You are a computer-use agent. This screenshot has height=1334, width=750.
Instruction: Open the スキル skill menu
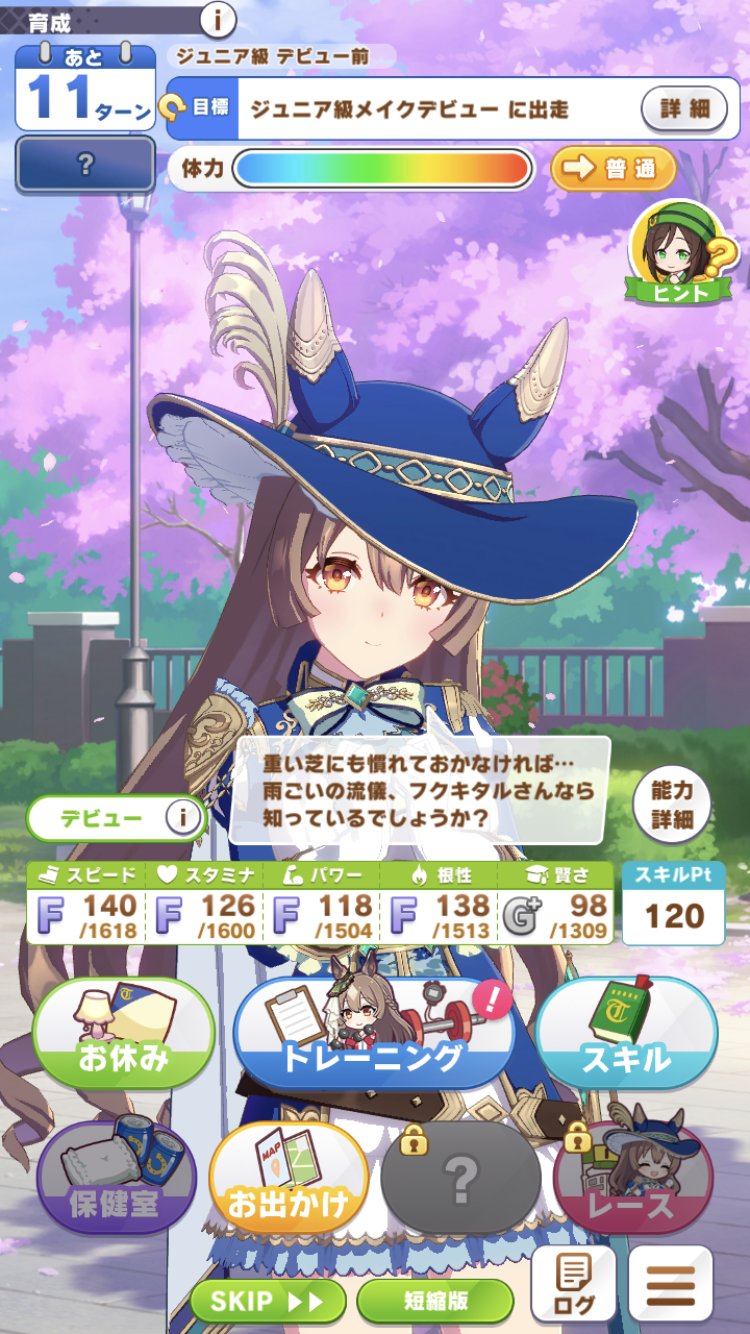point(626,1038)
